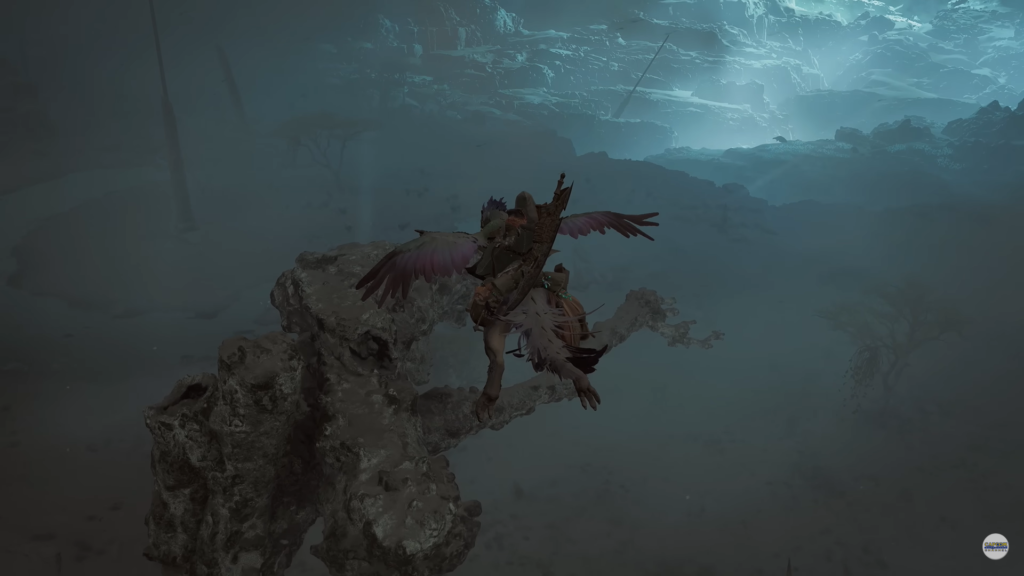Viewport: 1024px width, 576px height.
Task: Click the Capcom Channel watermark logo
Action: (995, 546)
